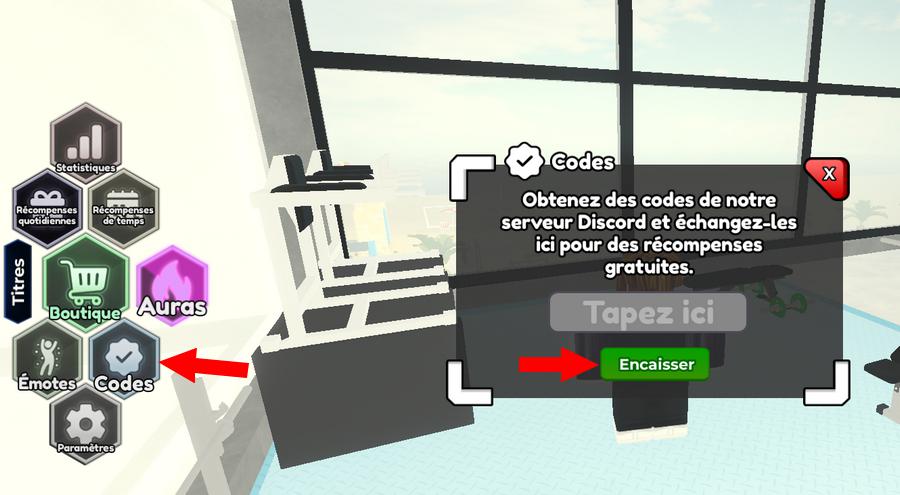Close the Codes panel with red X

(x=827, y=175)
